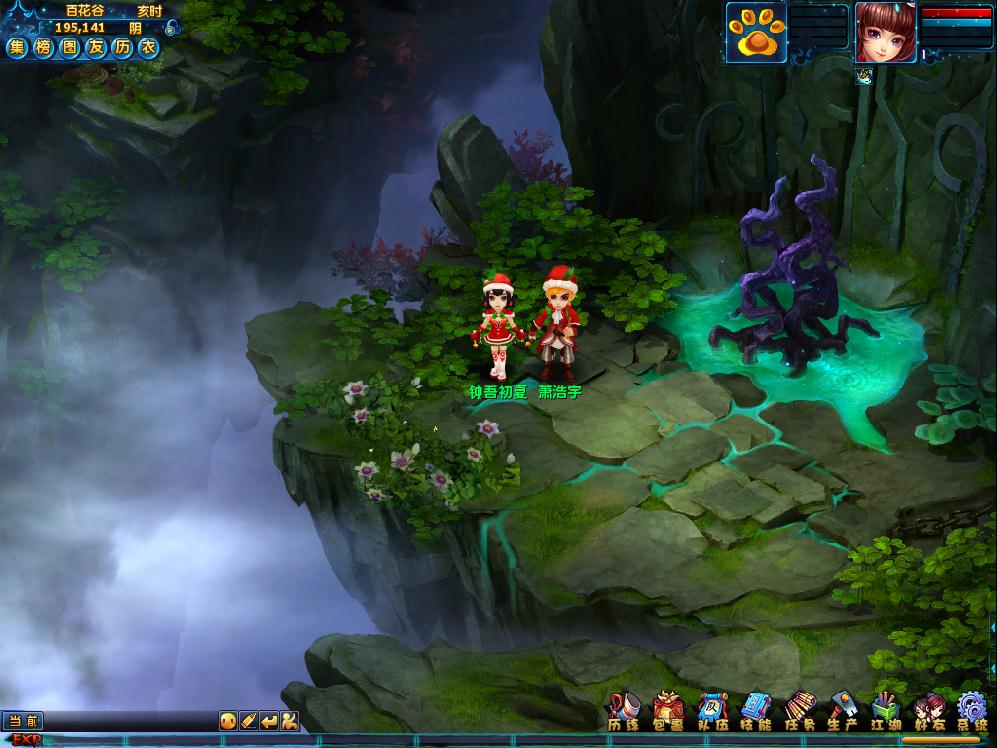Click the 友 friends round button

pos(95,47)
